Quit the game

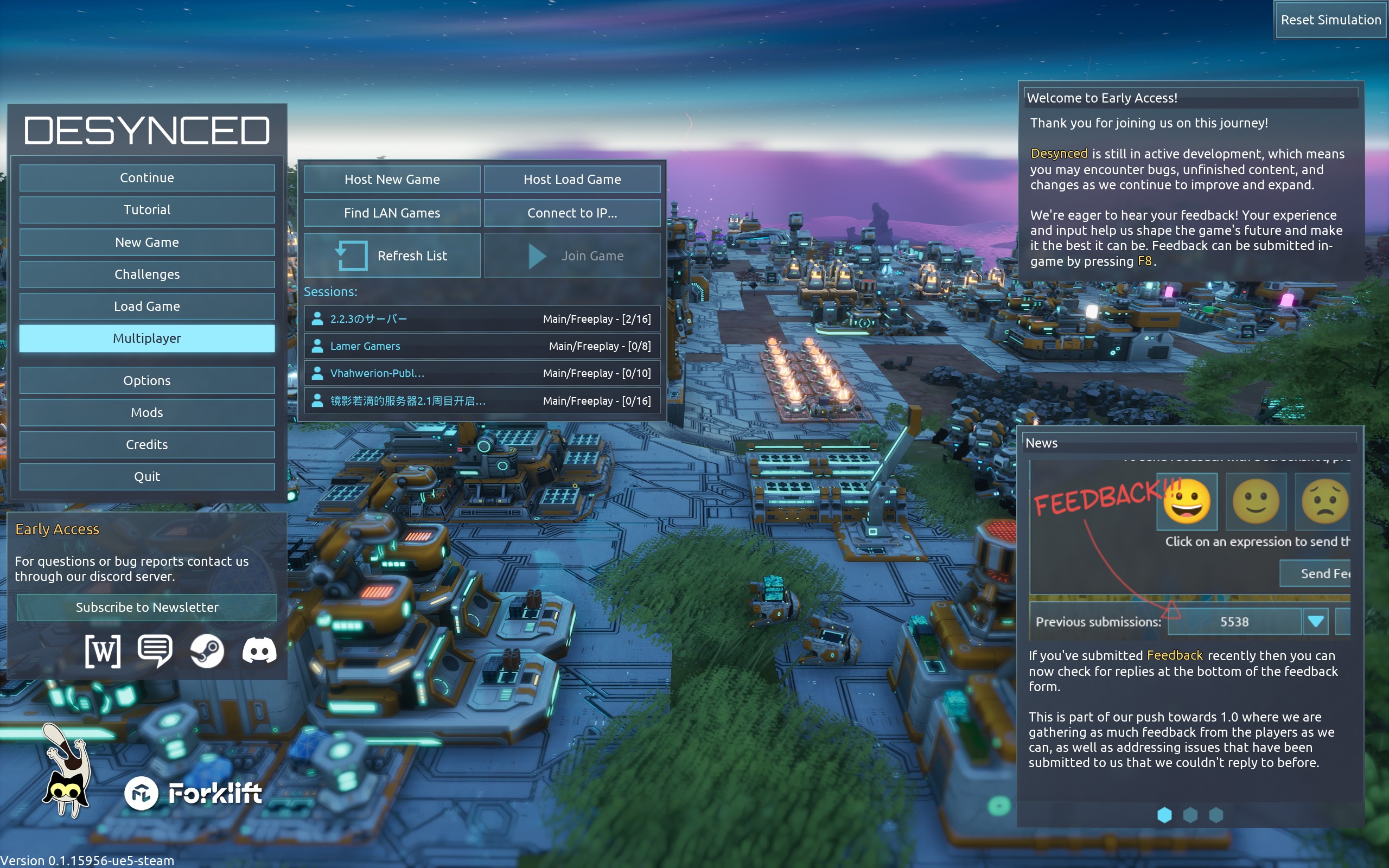[147, 476]
